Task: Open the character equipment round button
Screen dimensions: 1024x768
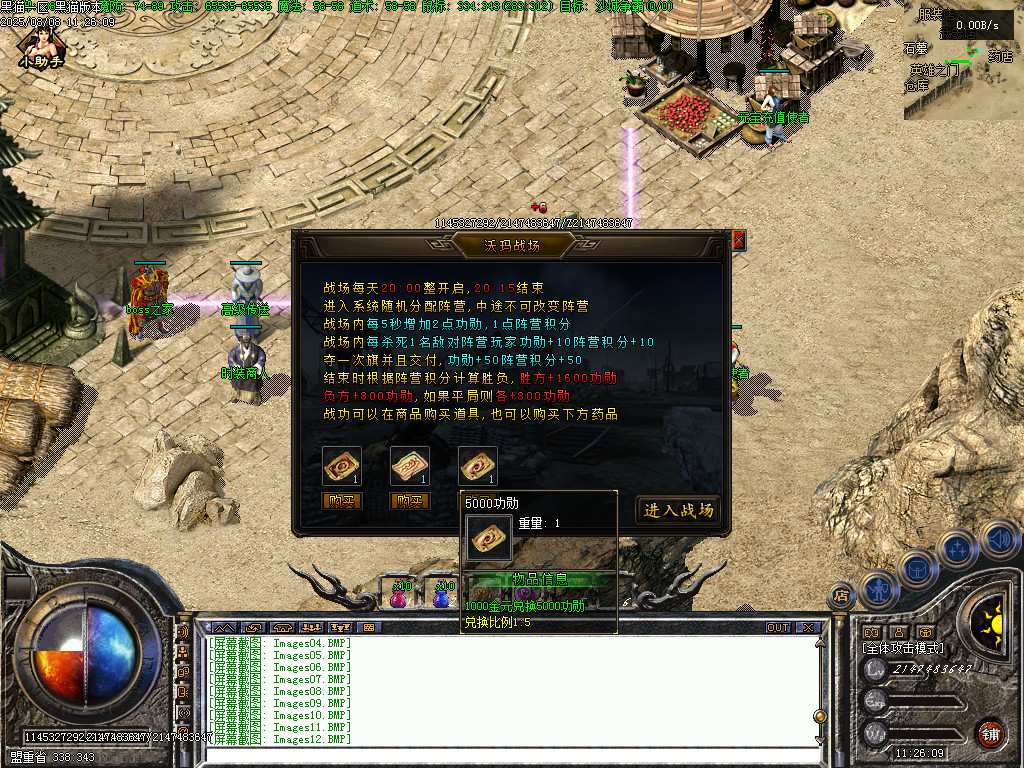Action: click(877, 588)
